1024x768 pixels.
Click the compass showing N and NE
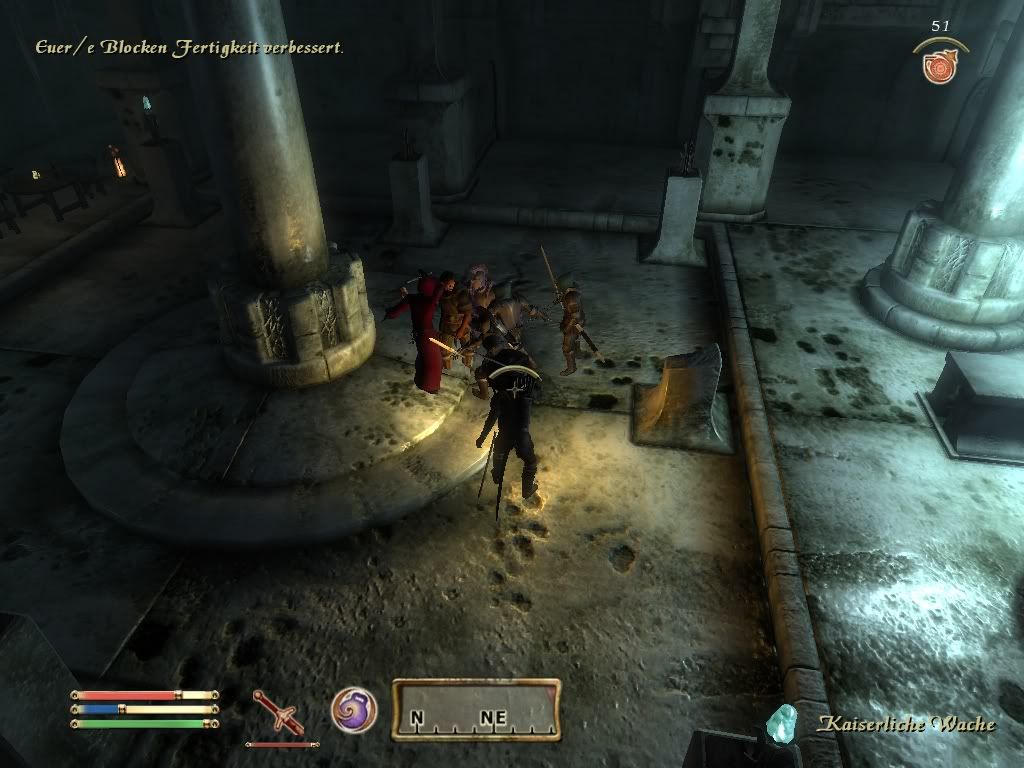[475, 710]
